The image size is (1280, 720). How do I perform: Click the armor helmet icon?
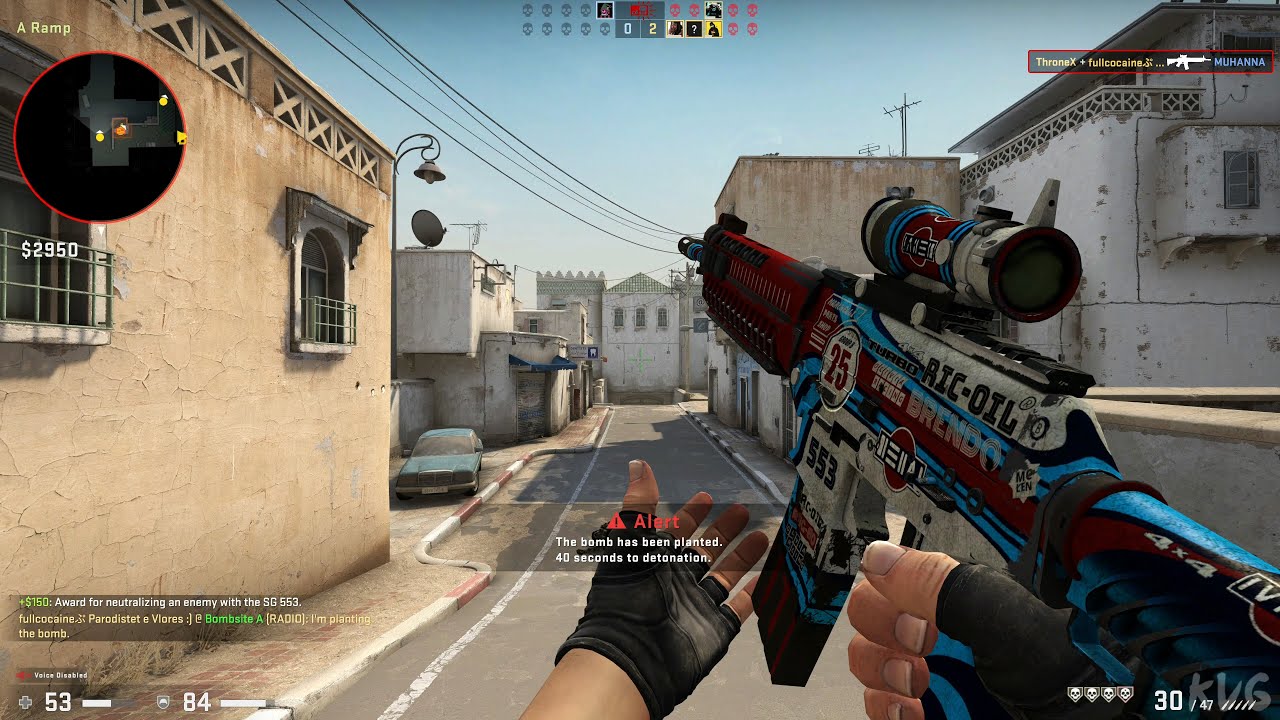(x=163, y=703)
